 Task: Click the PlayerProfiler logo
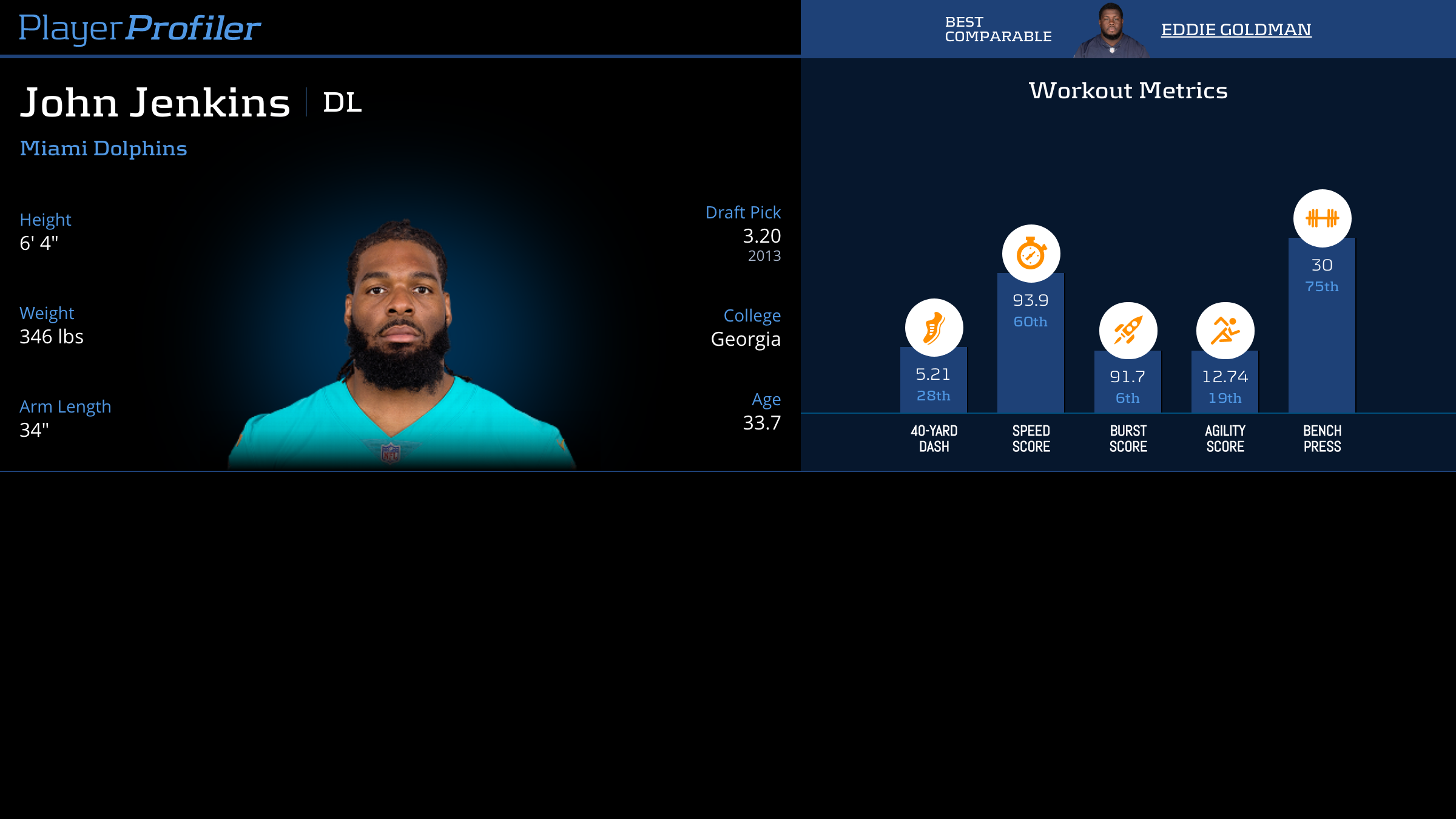coord(140,29)
